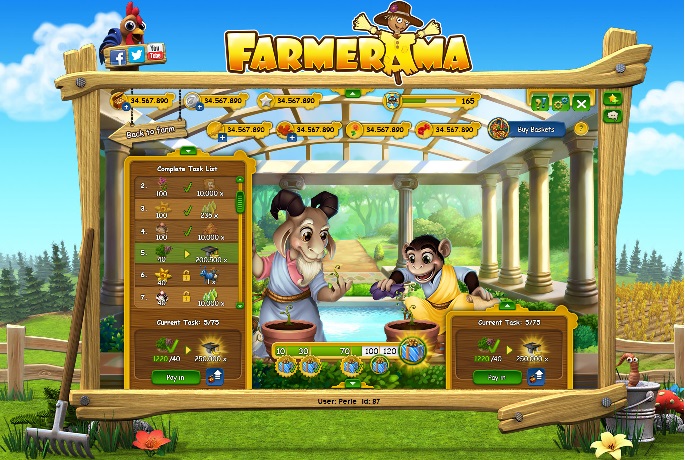Close the event window with the X

[x=580, y=101]
